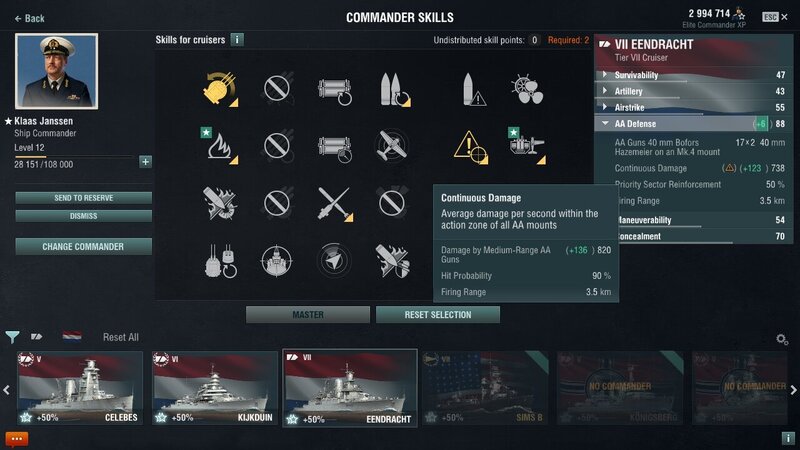Image resolution: width=800 pixels, height=450 pixels.
Task: Dismiss commander Klaas Janssen
Action: (83, 216)
